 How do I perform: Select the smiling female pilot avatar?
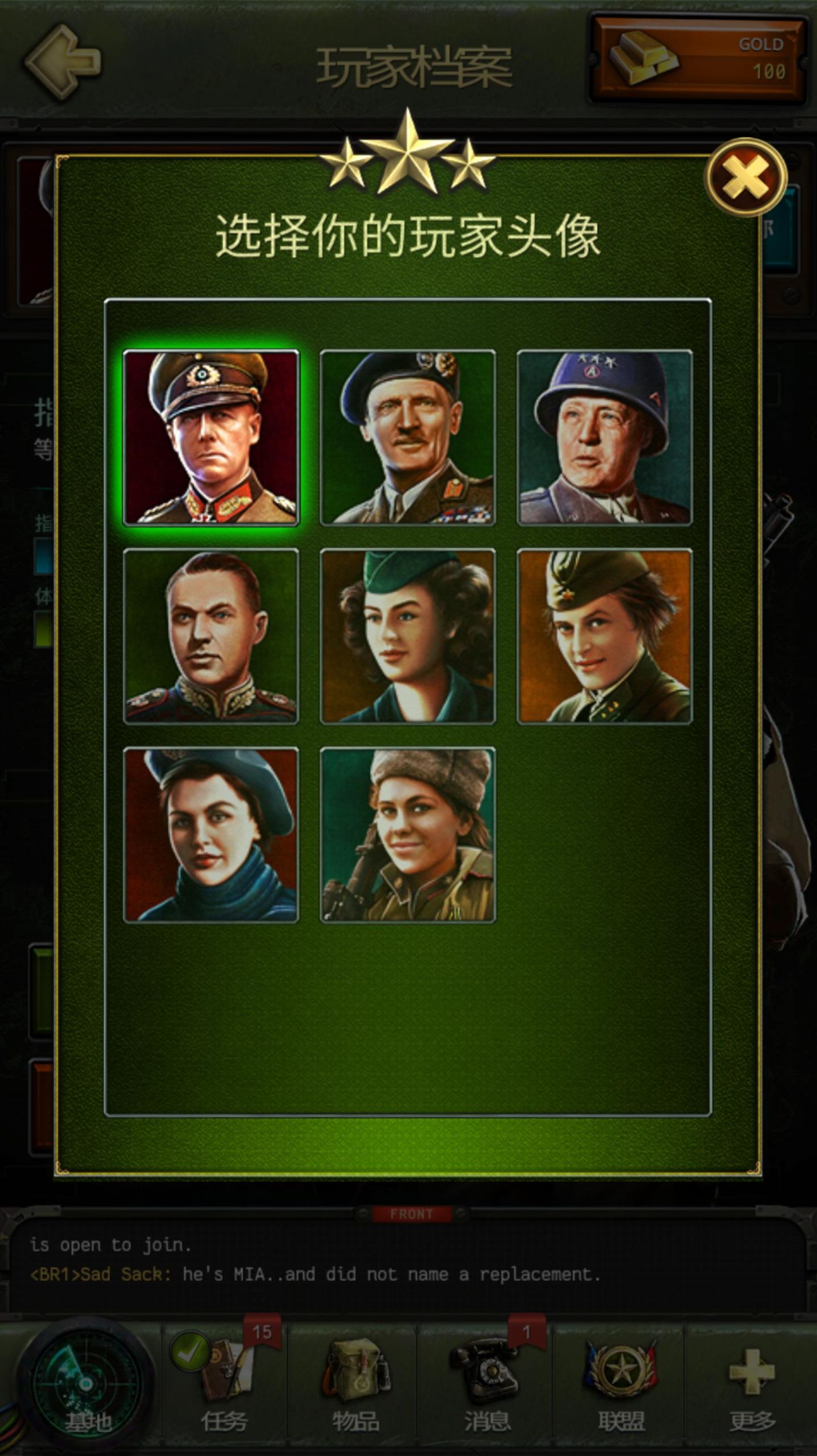pyautogui.click(x=605, y=636)
